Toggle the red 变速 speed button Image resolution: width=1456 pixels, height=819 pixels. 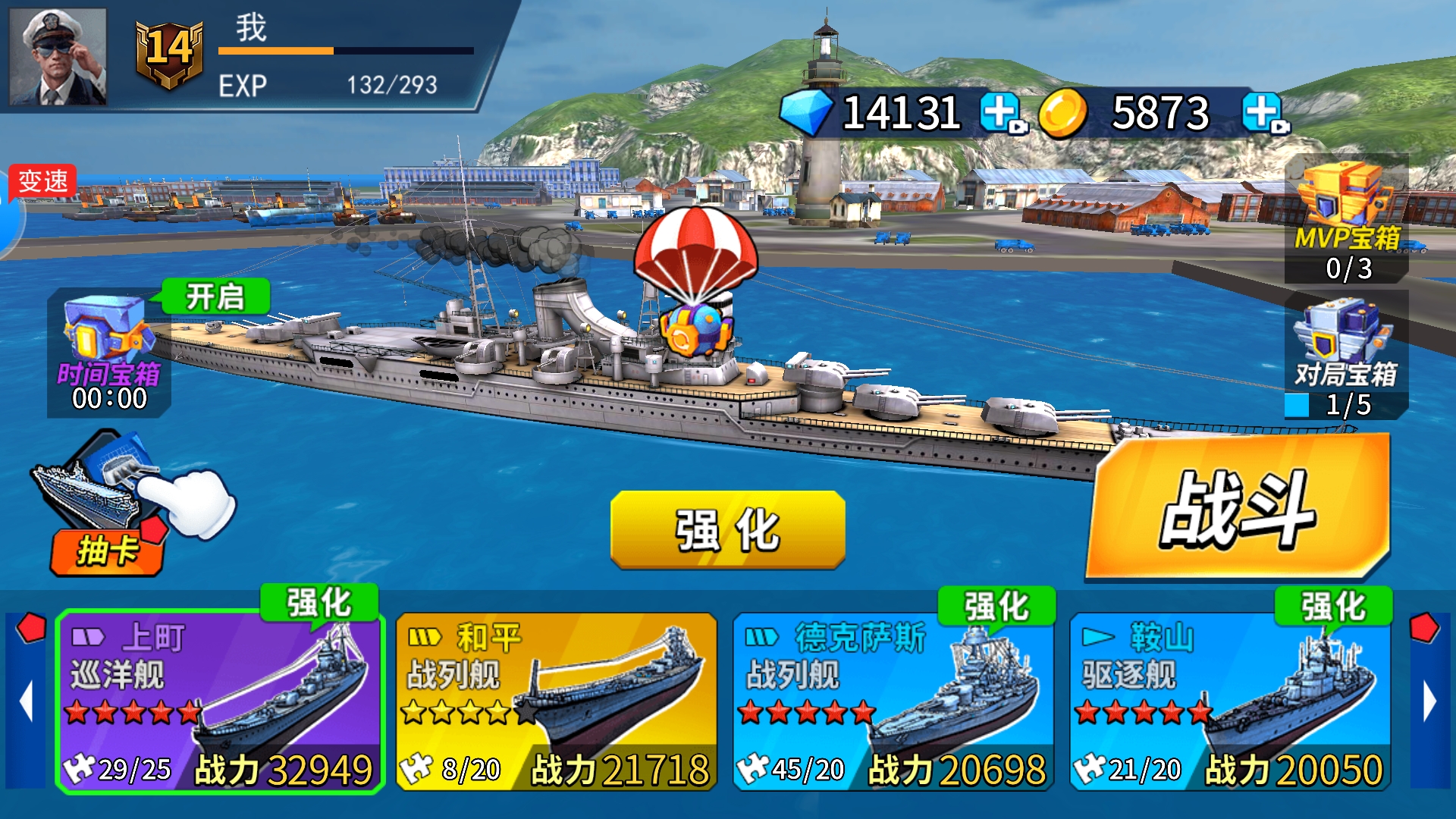tap(42, 181)
